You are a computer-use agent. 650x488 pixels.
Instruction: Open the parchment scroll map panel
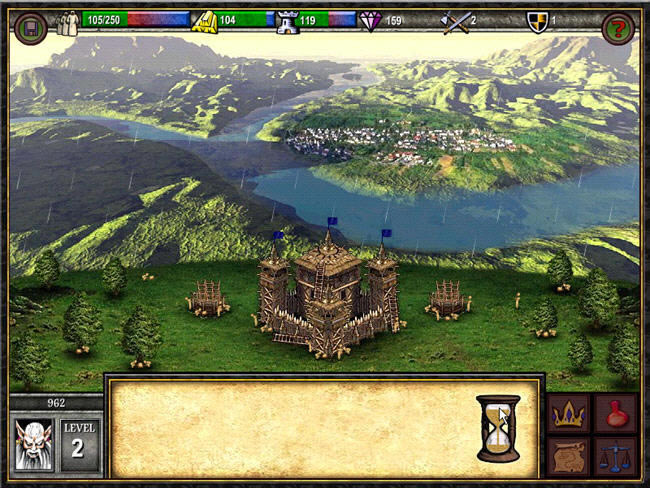[x=567, y=456]
